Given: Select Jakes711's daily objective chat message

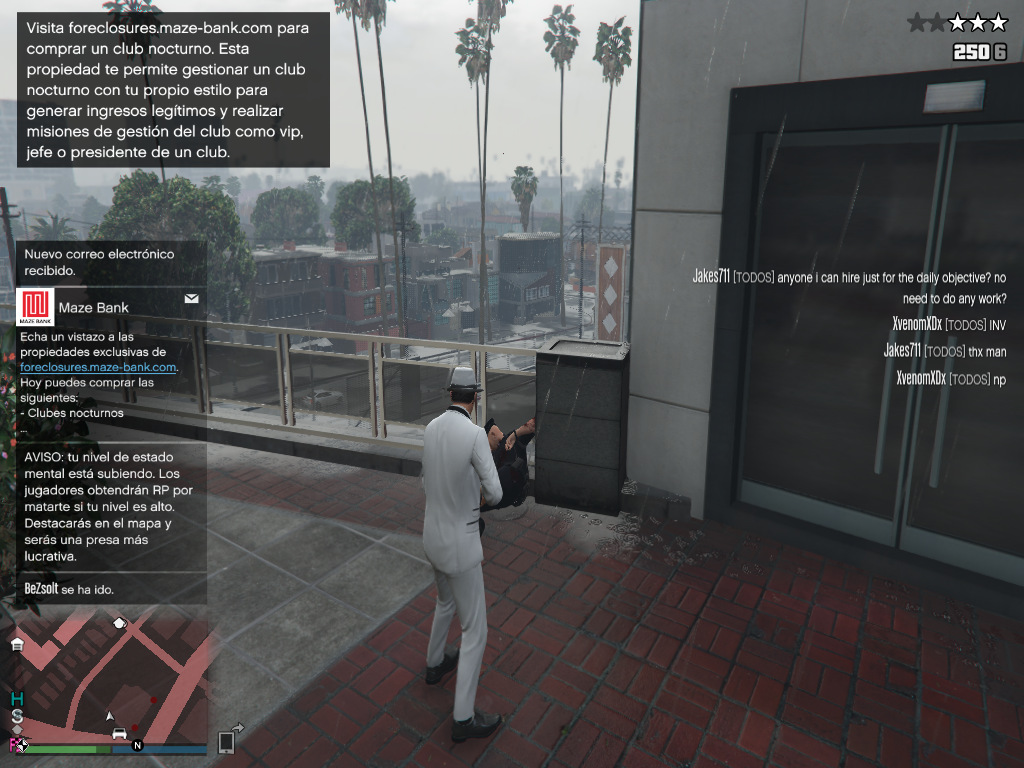Looking at the screenshot, I should point(849,287).
